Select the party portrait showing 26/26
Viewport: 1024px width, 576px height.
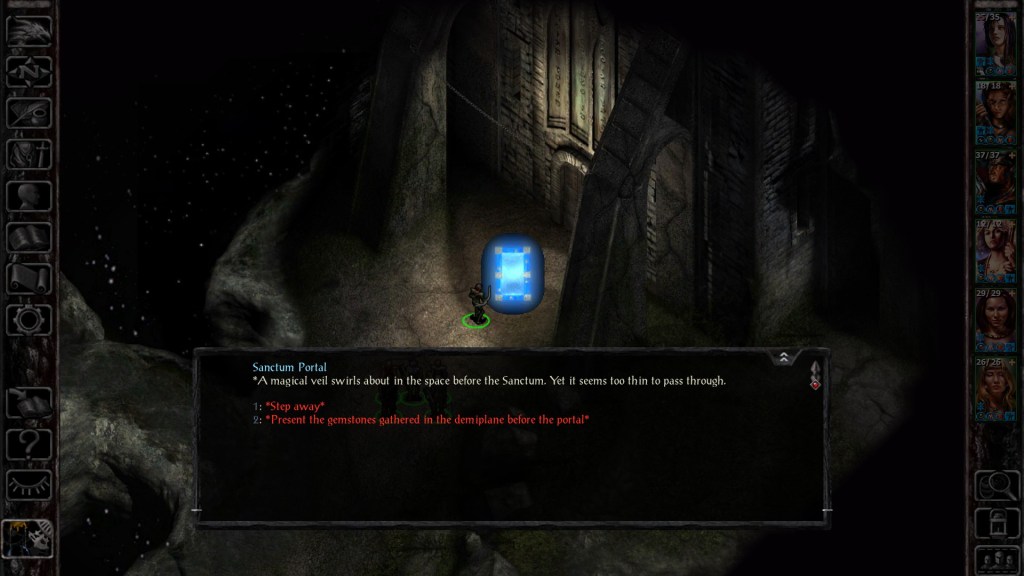[995, 388]
